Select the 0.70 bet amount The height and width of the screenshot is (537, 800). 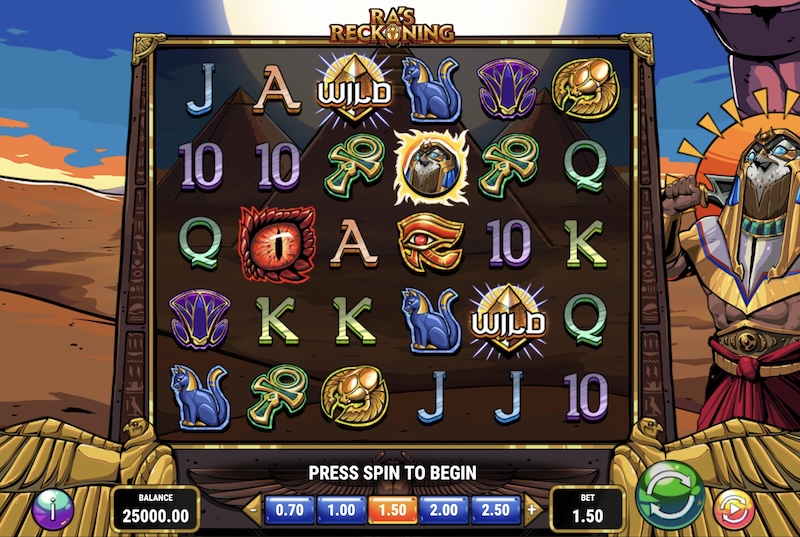pos(288,509)
